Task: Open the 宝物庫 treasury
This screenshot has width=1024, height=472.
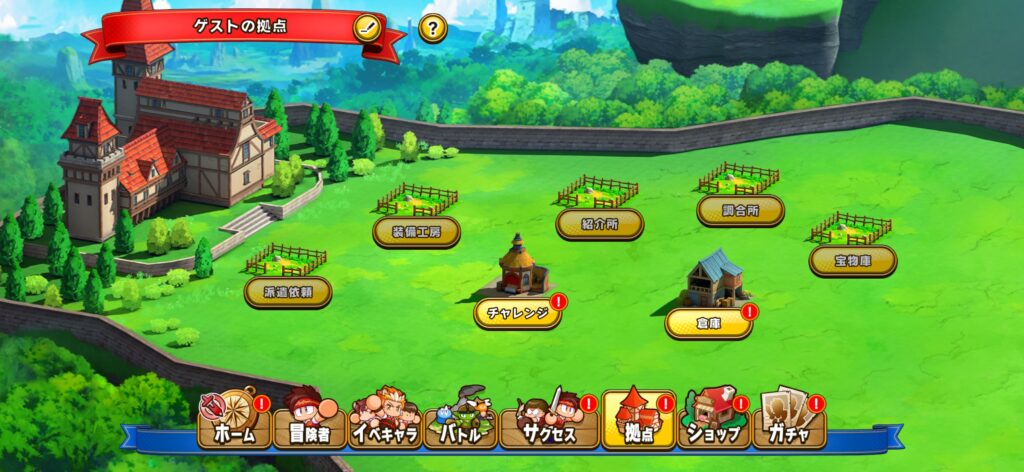Action: (x=852, y=261)
